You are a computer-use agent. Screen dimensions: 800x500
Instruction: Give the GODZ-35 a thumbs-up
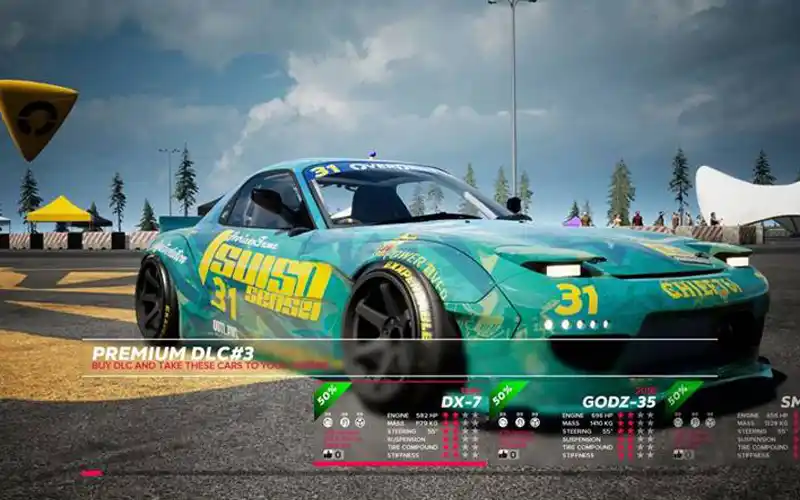click(x=502, y=454)
